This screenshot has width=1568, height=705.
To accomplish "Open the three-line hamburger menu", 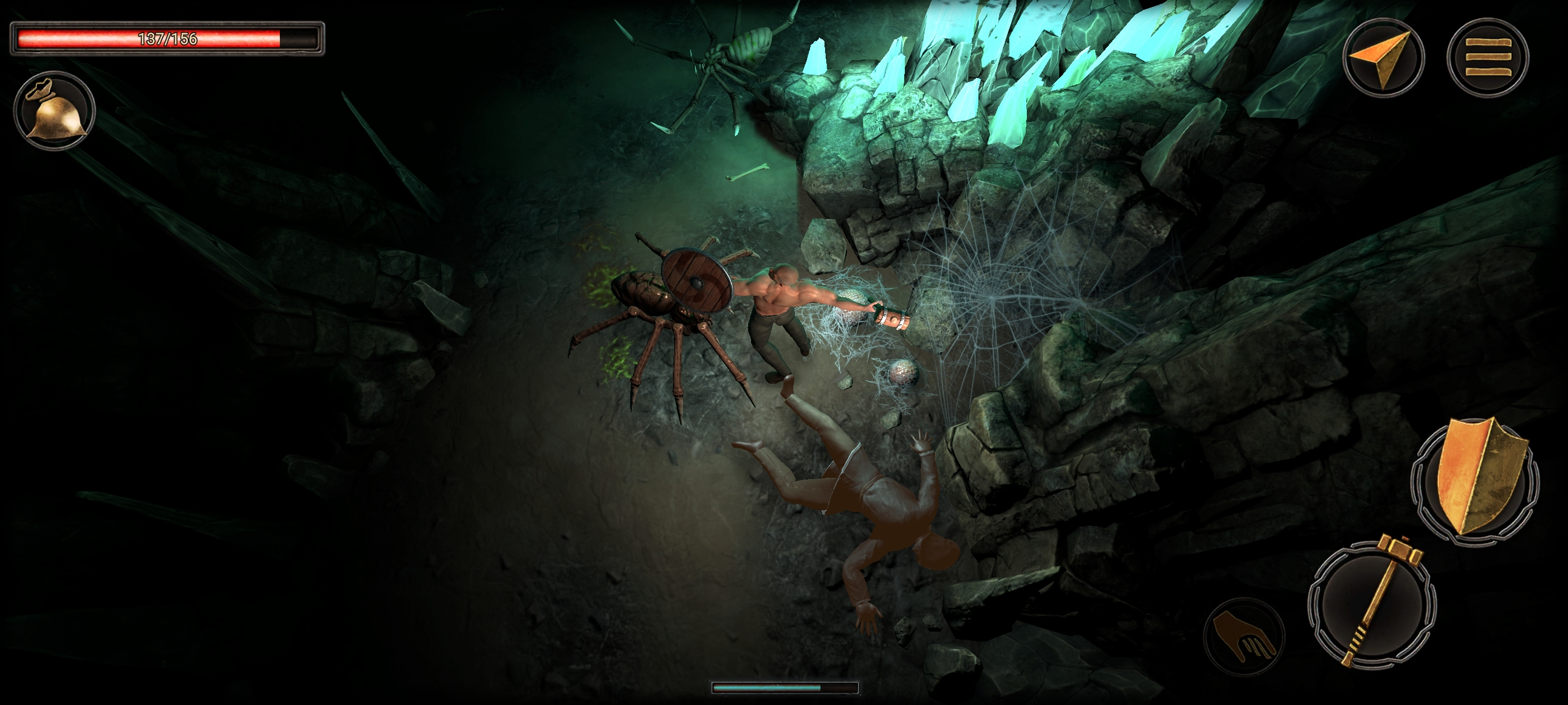I will [1487, 57].
